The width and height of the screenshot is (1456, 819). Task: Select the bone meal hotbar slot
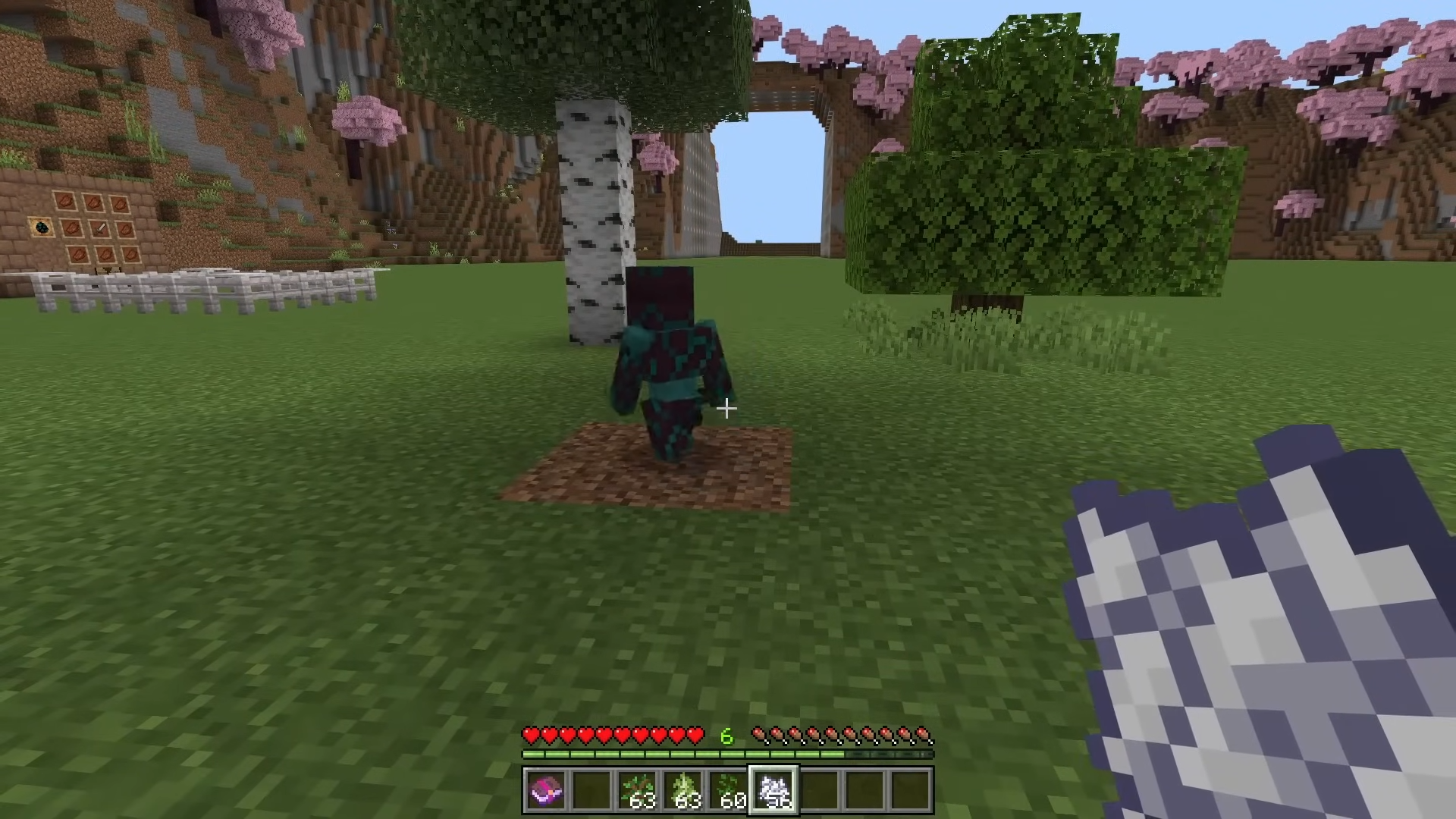pos(773,790)
